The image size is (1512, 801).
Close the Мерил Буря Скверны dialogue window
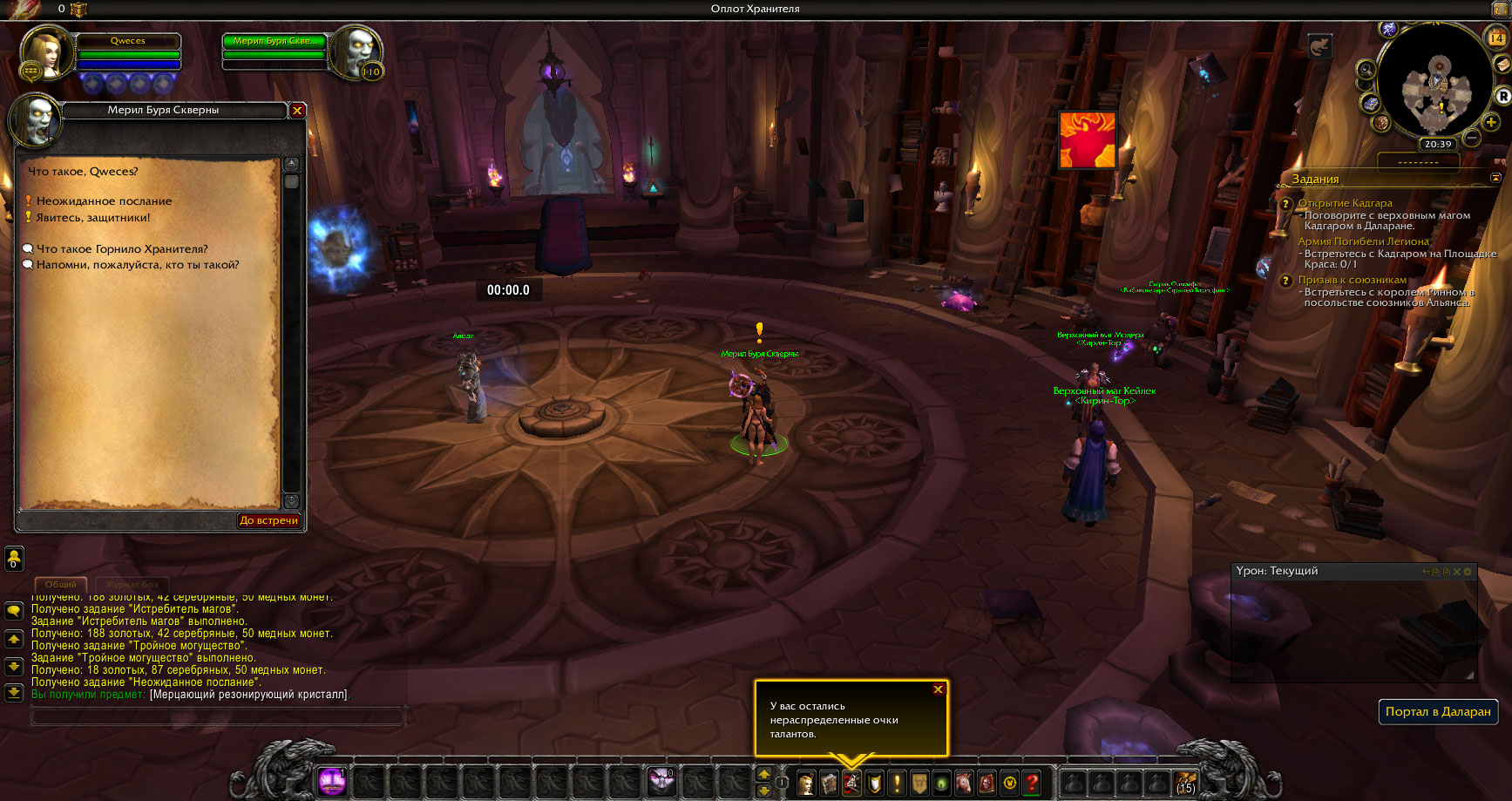297,111
